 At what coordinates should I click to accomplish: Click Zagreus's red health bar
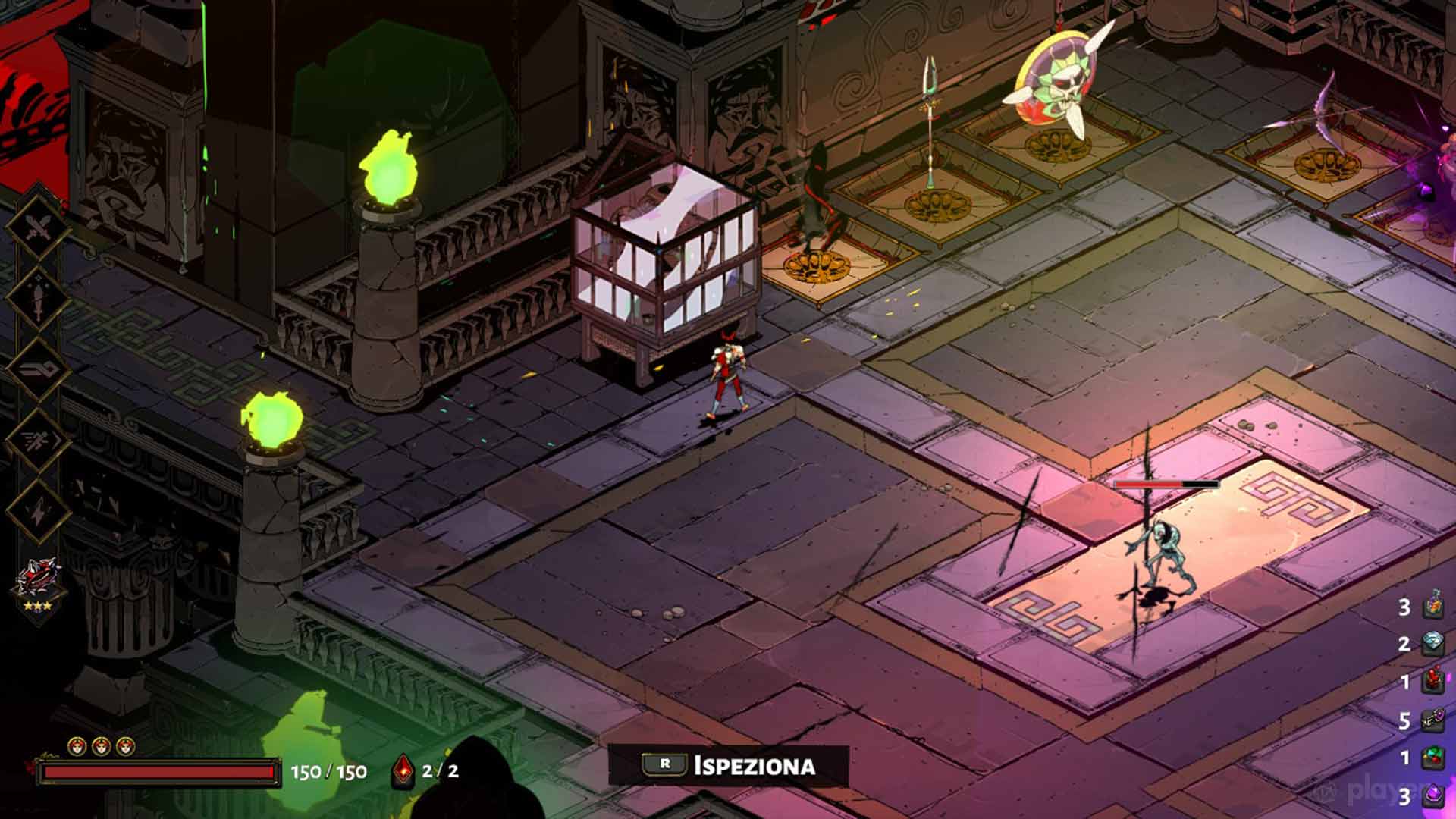[x=159, y=772]
